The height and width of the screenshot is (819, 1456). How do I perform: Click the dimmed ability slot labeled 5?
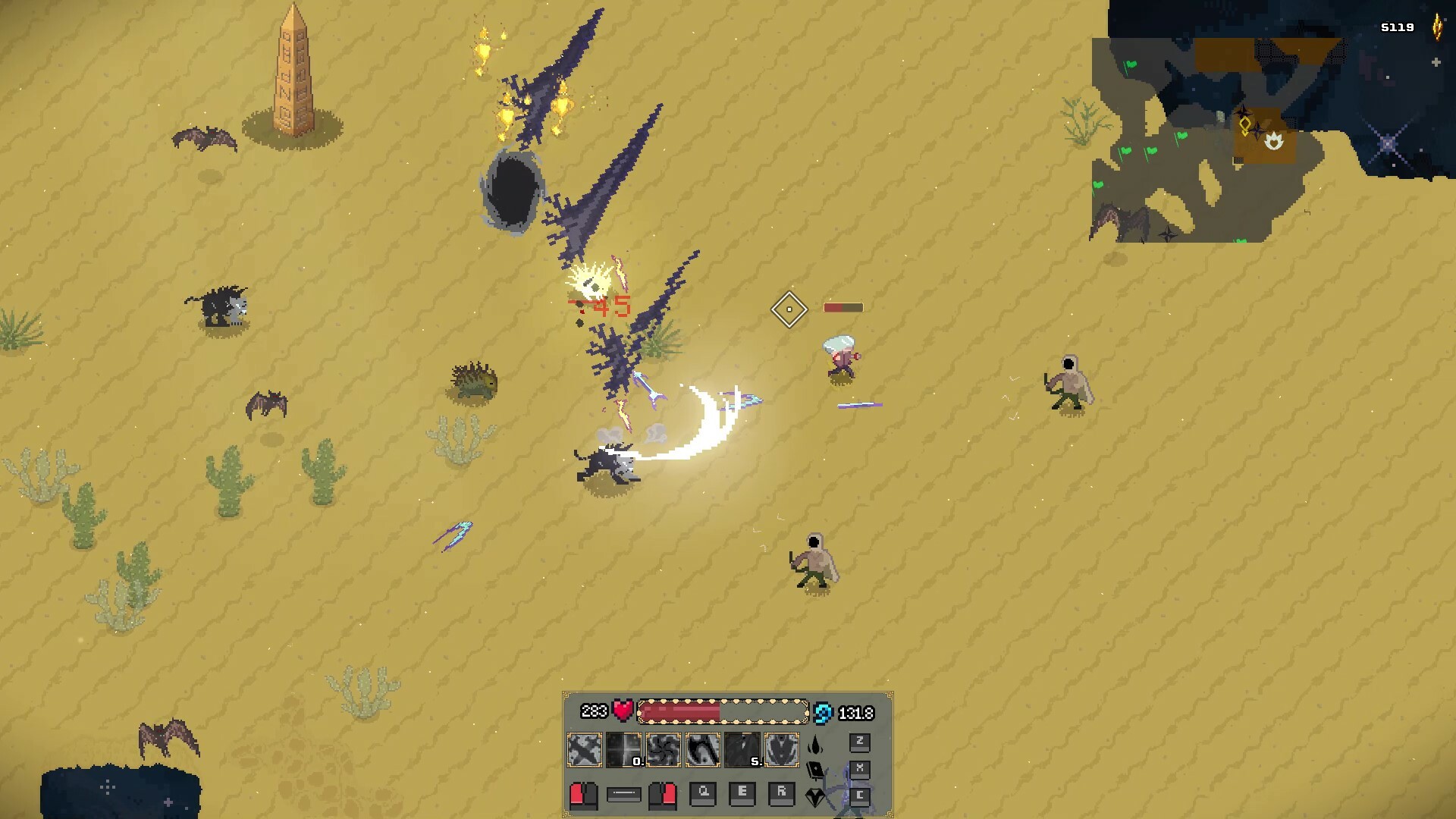(x=741, y=748)
